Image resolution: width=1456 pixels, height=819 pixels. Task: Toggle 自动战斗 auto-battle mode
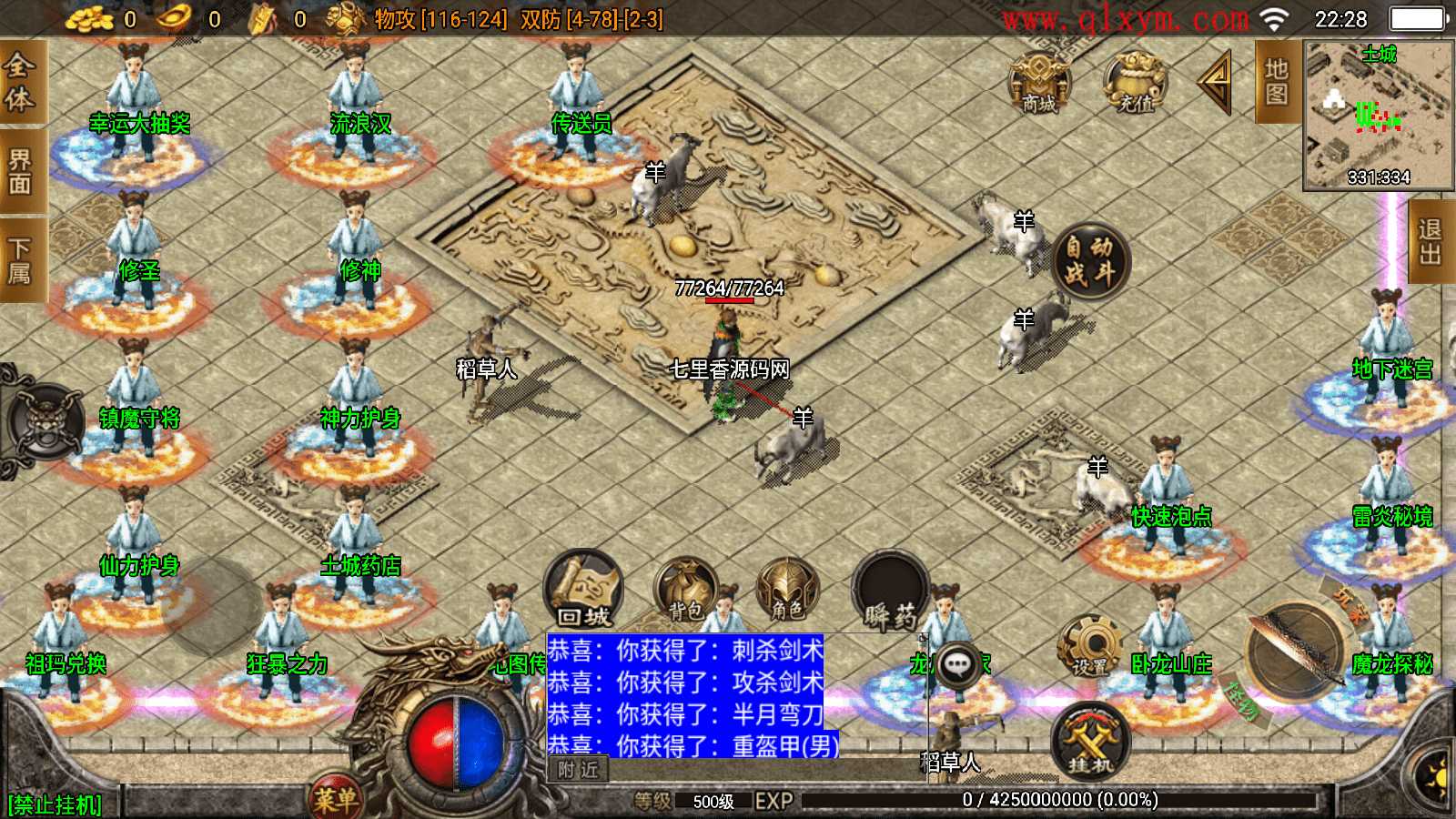tap(1088, 259)
